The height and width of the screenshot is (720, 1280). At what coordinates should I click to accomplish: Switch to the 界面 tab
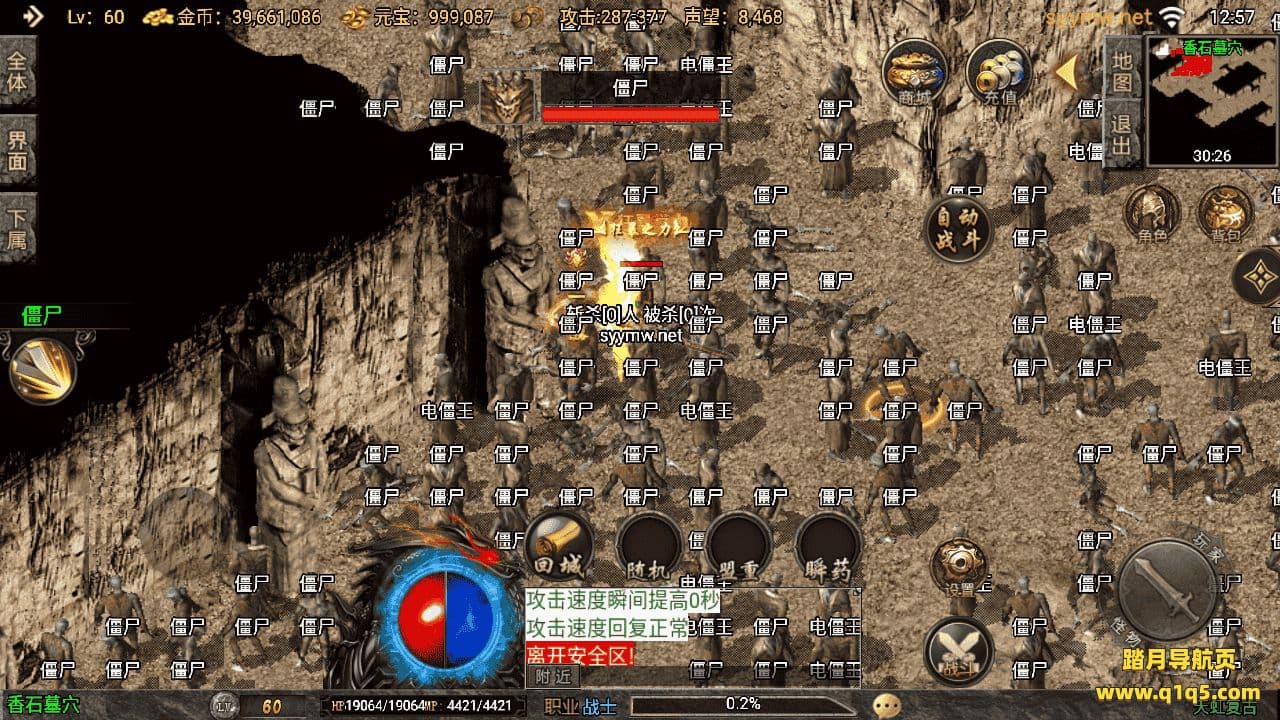coord(17,149)
